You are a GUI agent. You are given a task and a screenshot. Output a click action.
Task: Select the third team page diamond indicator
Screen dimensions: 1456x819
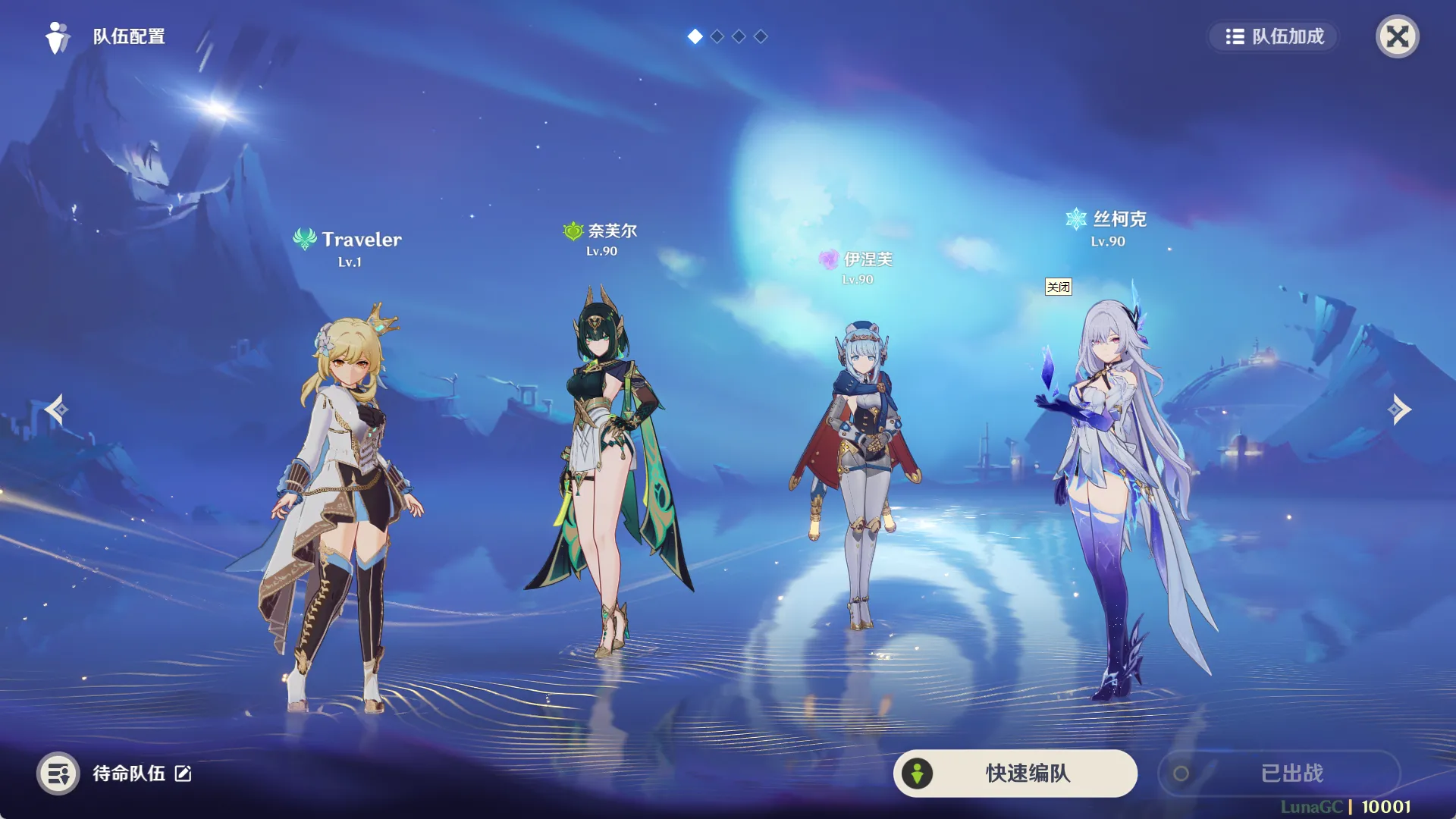[x=737, y=36]
